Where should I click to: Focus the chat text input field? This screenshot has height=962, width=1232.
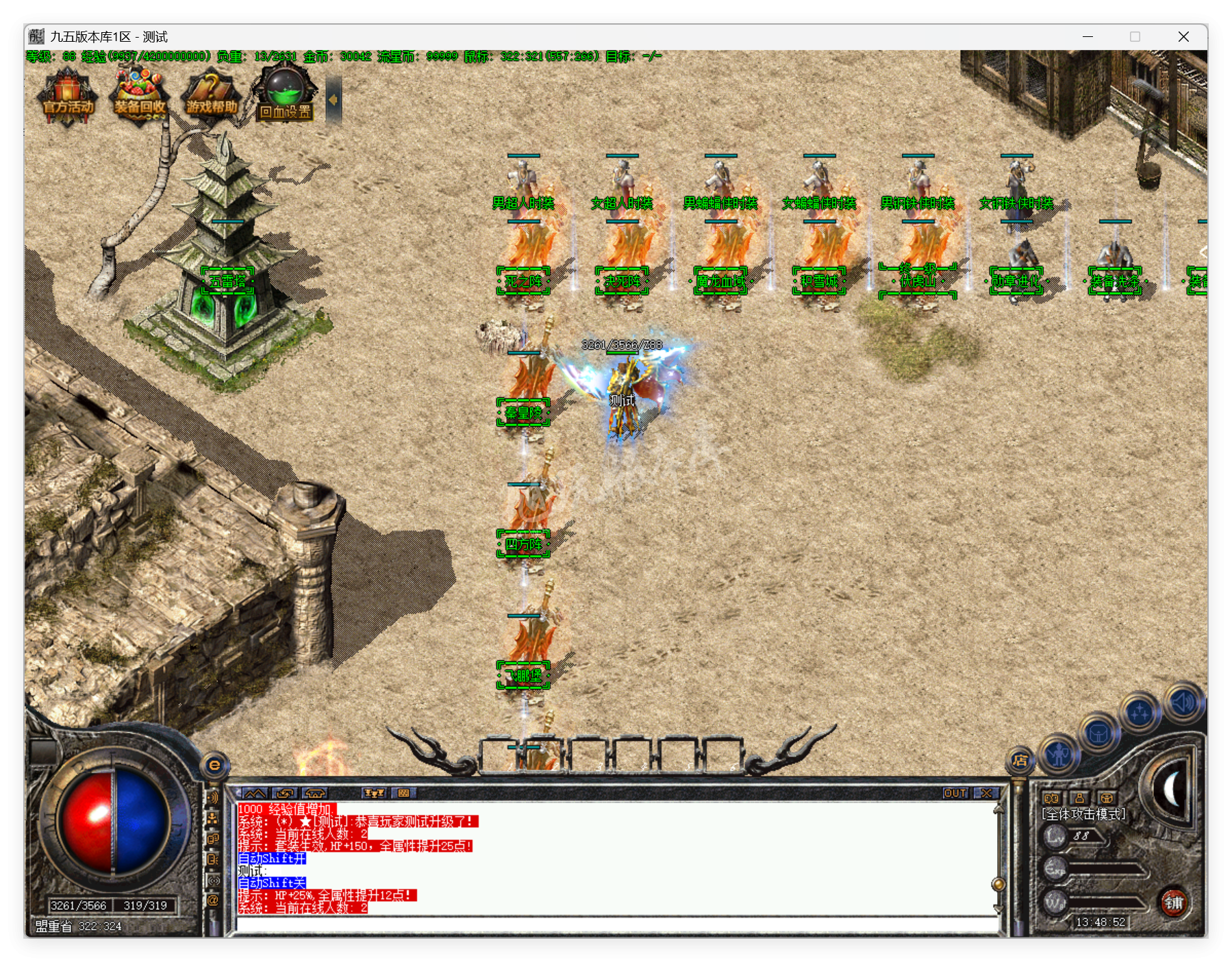616,924
